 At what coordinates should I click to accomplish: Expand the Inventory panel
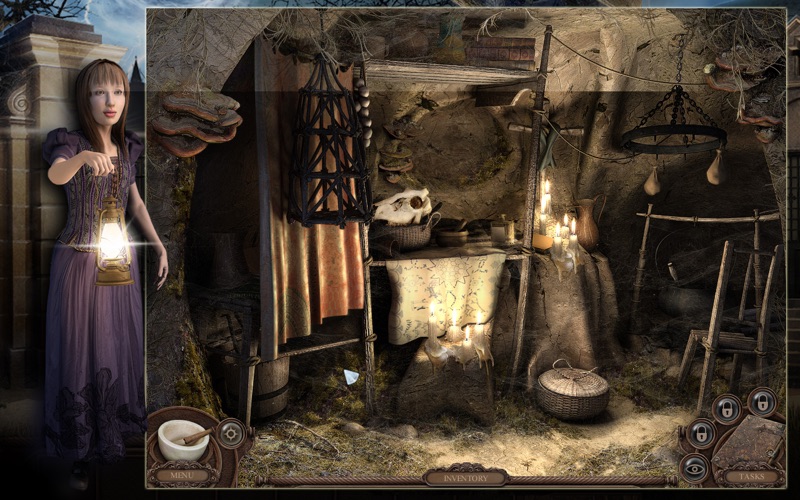(x=464, y=478)
